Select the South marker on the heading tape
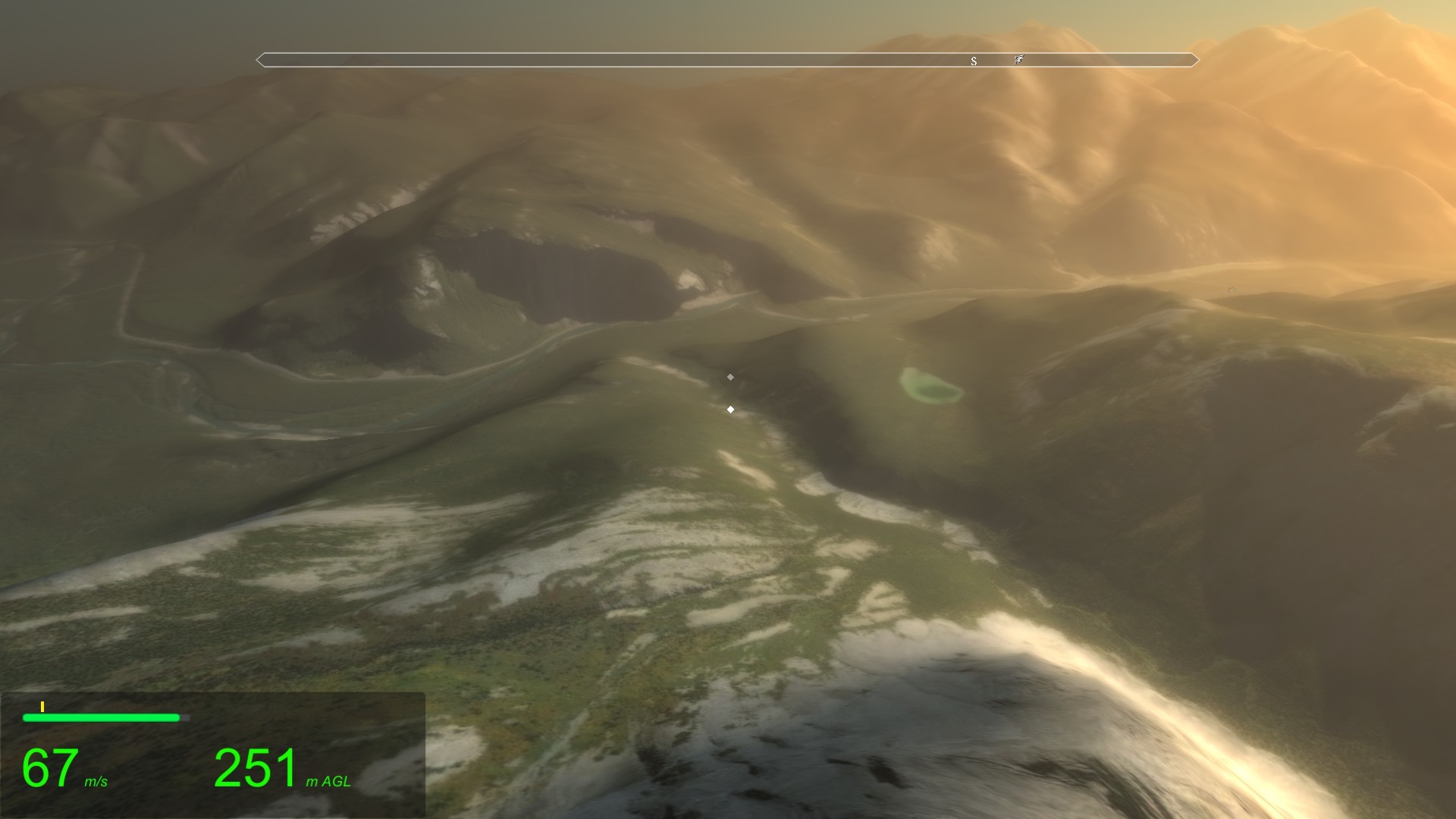This screenshot has width=1456, height=819. (x=974, y=61)
